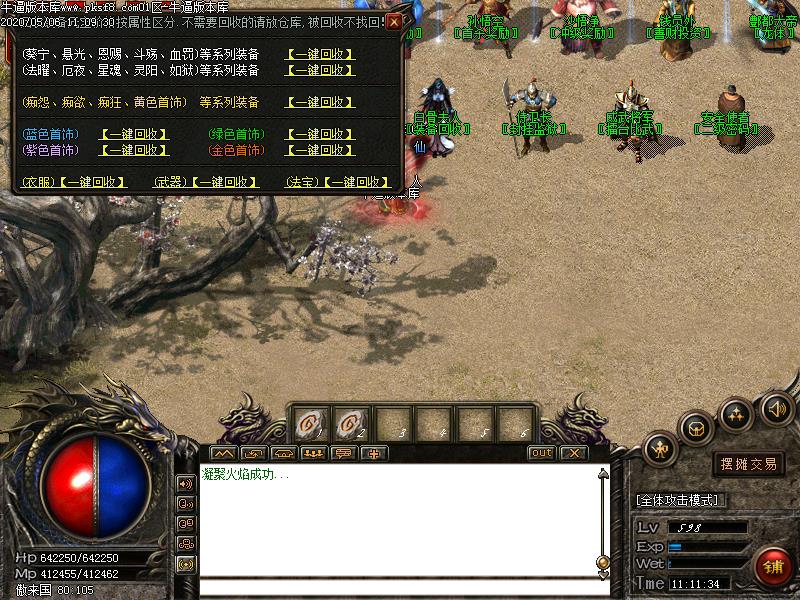This screenshot has height=600, width=800.
Task: Click 一键回收 for blue jewelry (蓝色首饰)
Action: coord(135,134)
